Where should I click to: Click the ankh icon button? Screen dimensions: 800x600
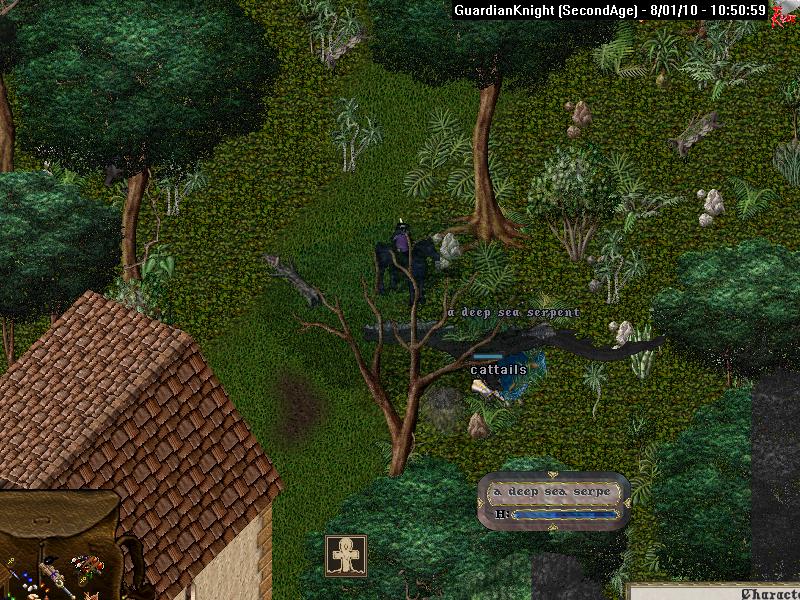[x=346, y=556]
